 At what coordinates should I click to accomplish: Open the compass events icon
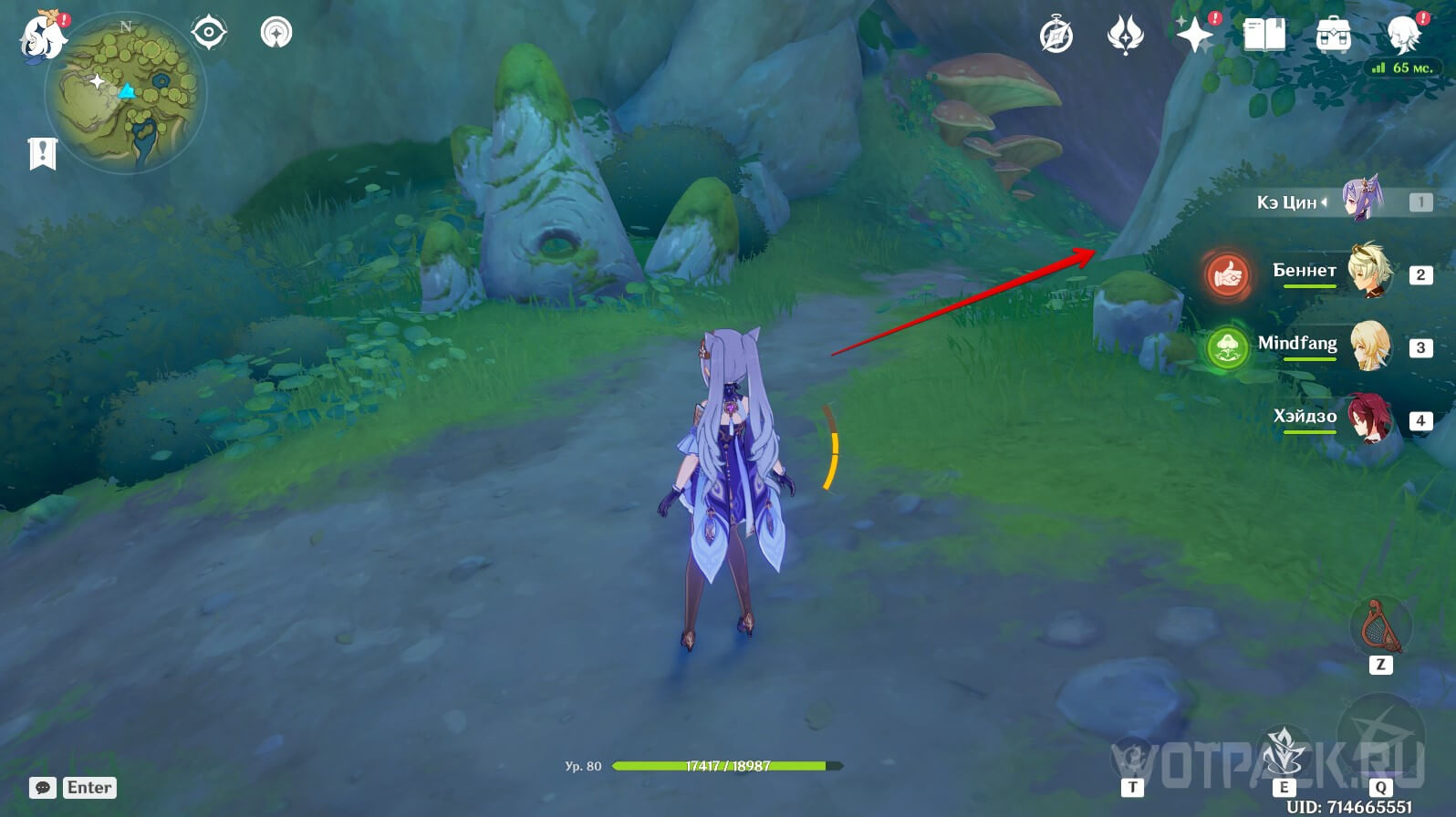pos(1056,36)
